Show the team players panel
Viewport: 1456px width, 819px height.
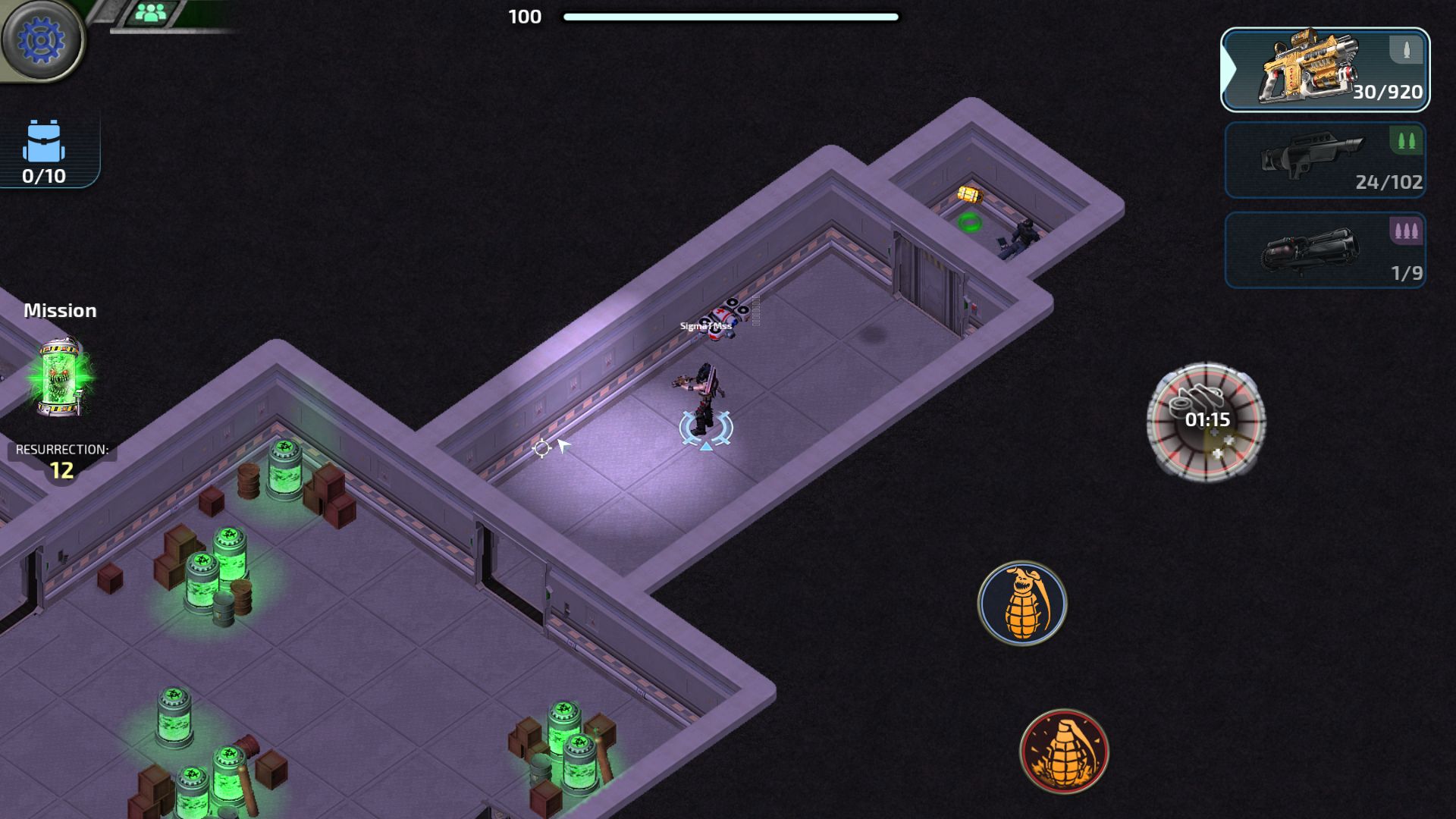[151, 13]
